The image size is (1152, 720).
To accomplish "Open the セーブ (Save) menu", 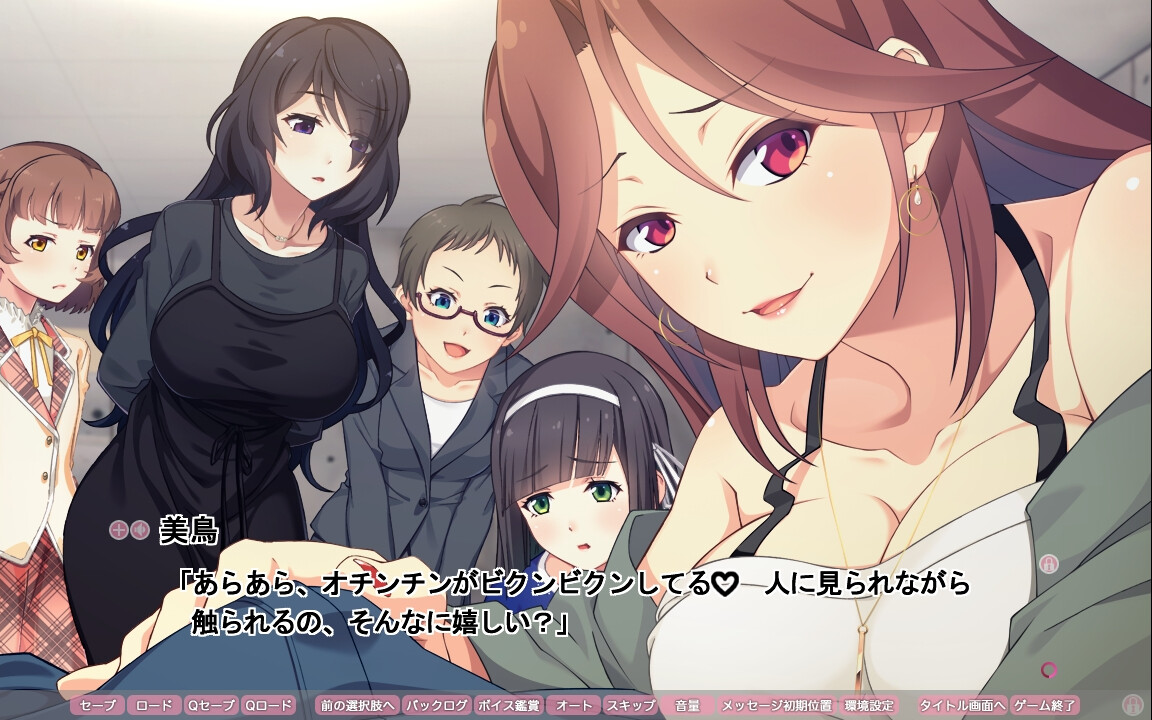I will point(98,705).
